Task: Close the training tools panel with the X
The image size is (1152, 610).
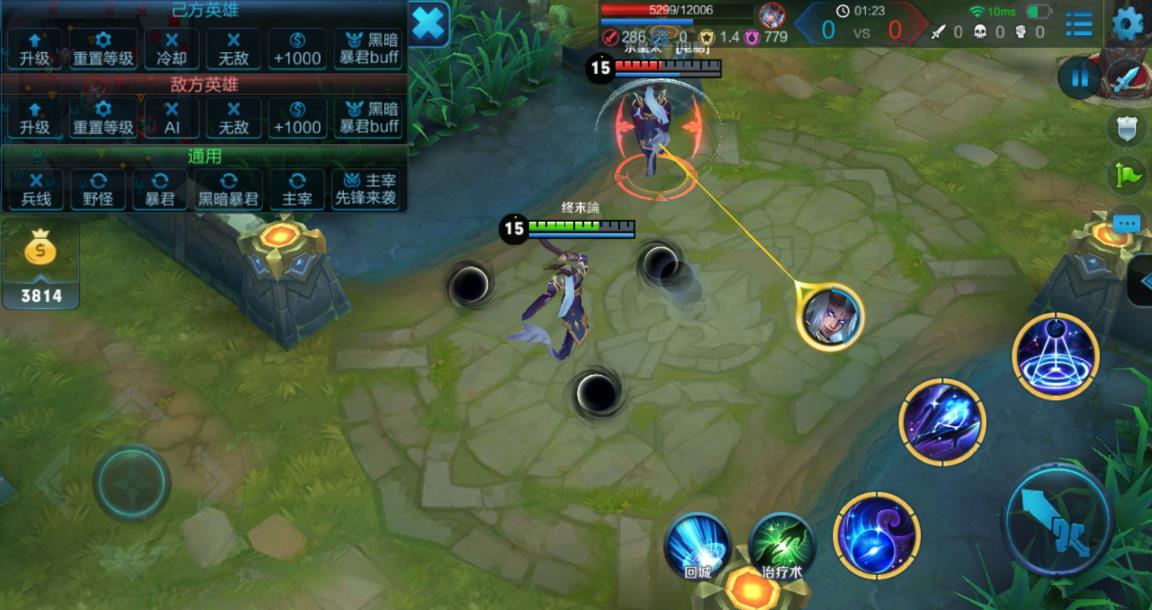Action: [x=428, y=24]
